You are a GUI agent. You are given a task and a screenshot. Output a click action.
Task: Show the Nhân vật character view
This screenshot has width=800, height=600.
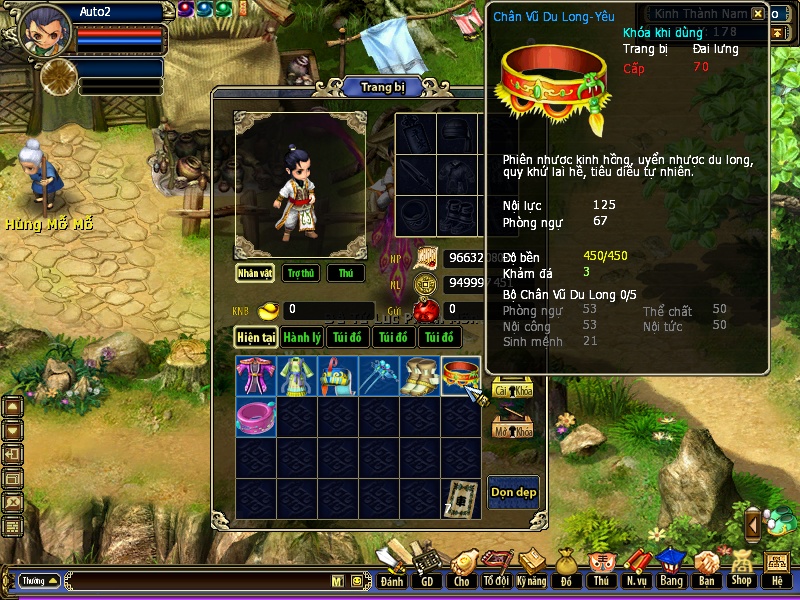click(256, 273)
